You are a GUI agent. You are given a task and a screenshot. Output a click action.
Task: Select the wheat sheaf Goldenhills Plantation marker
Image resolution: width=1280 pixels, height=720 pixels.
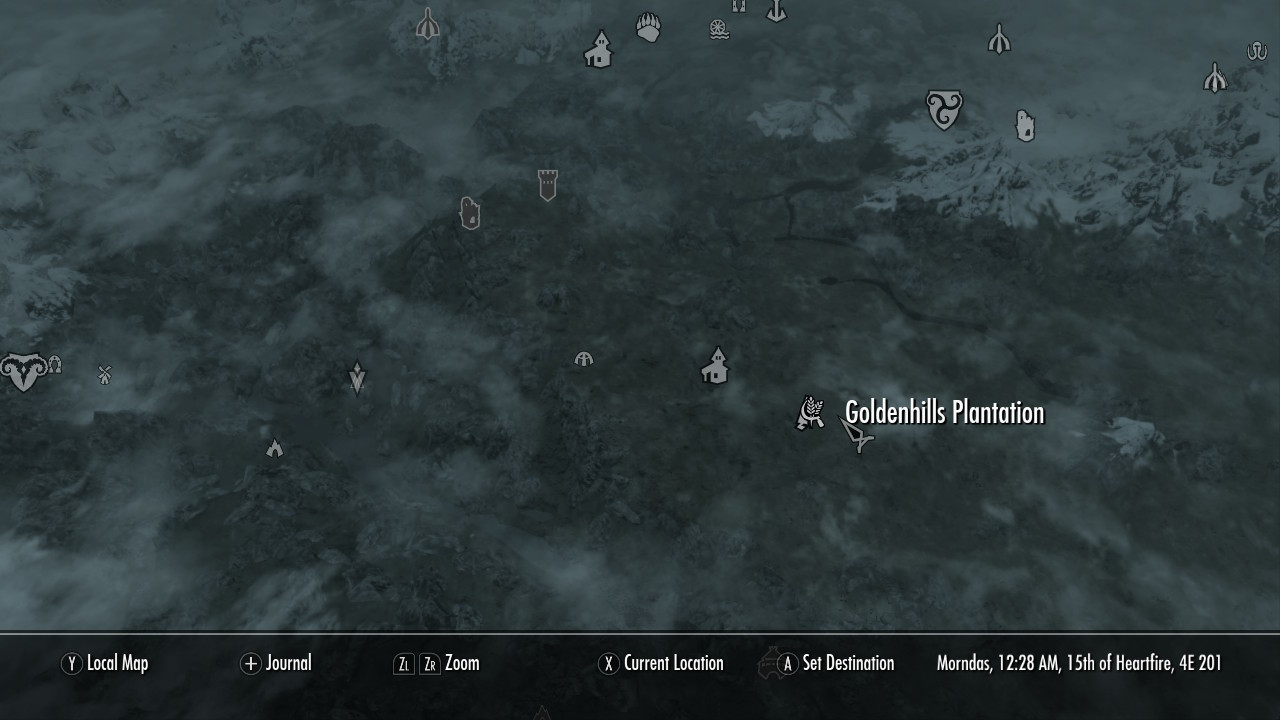(810, 410)
